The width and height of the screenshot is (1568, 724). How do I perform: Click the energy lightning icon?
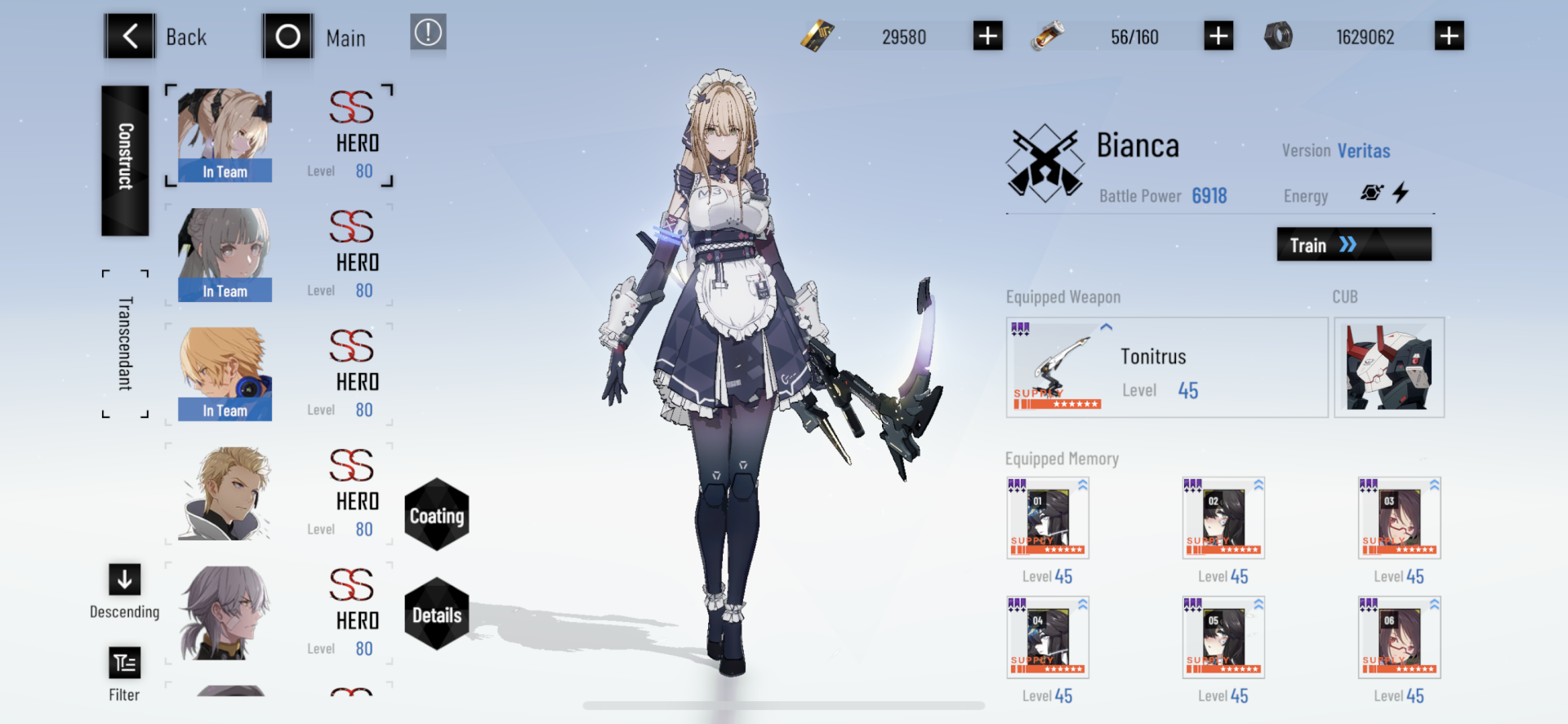1401,193
